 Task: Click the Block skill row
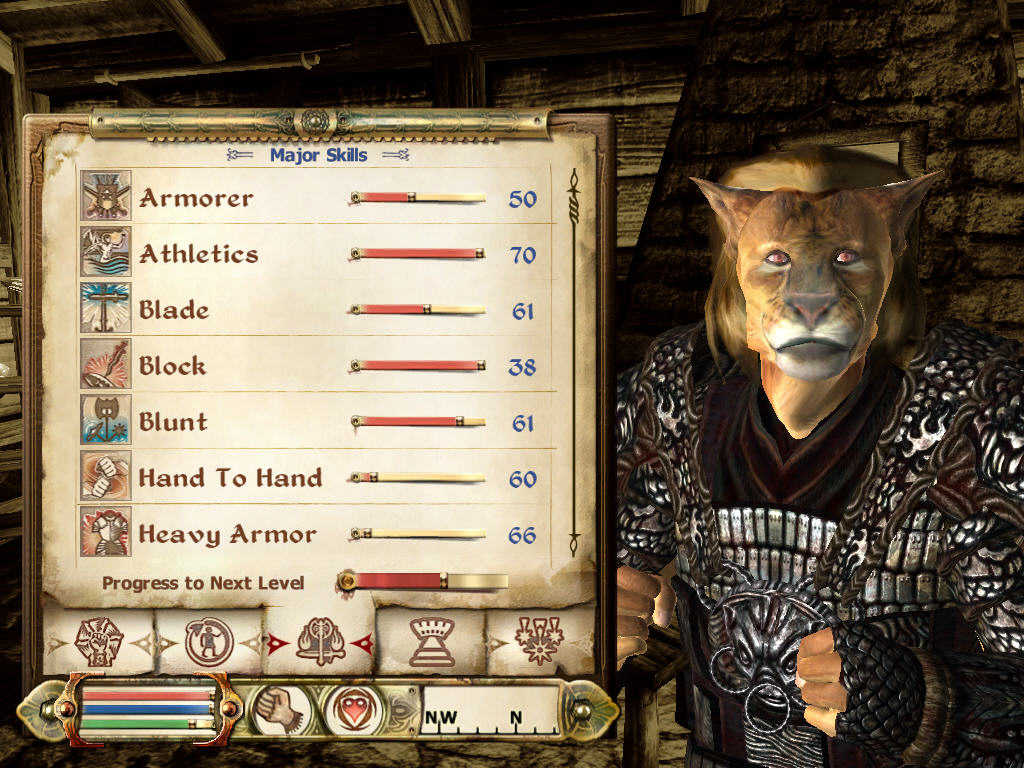(x=310, y=366)
